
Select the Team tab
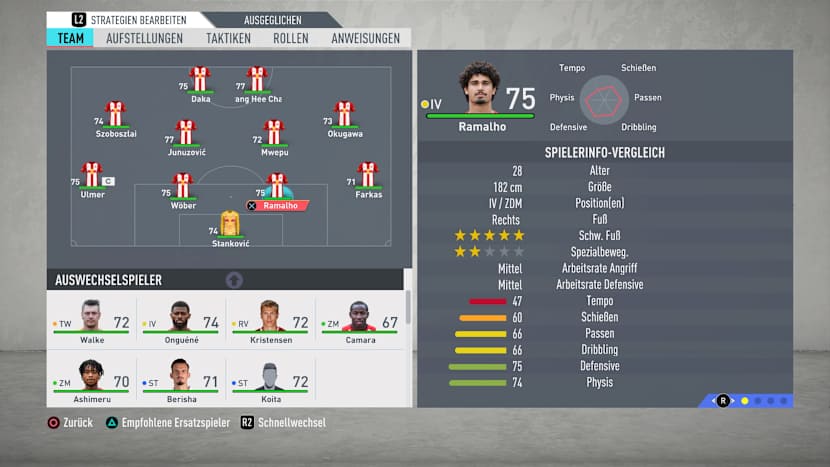point(70,38)
